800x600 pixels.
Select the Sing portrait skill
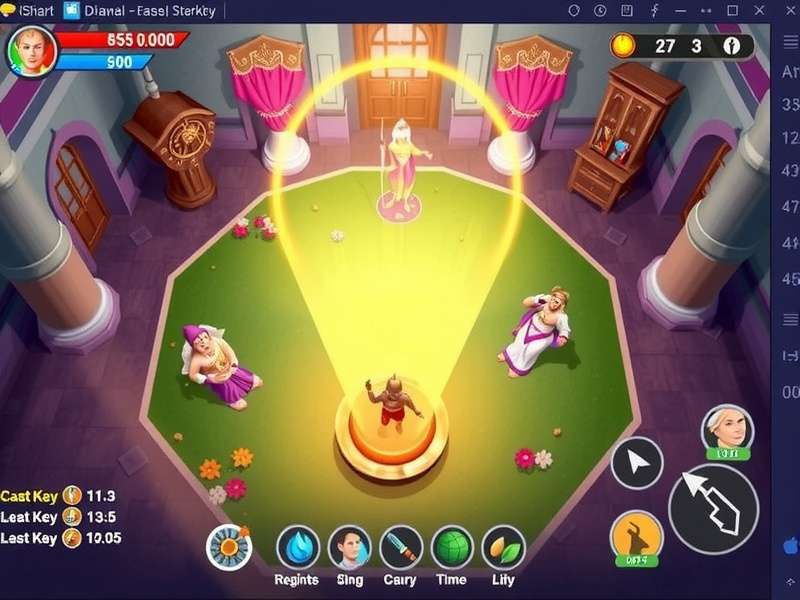click(349, 547)
